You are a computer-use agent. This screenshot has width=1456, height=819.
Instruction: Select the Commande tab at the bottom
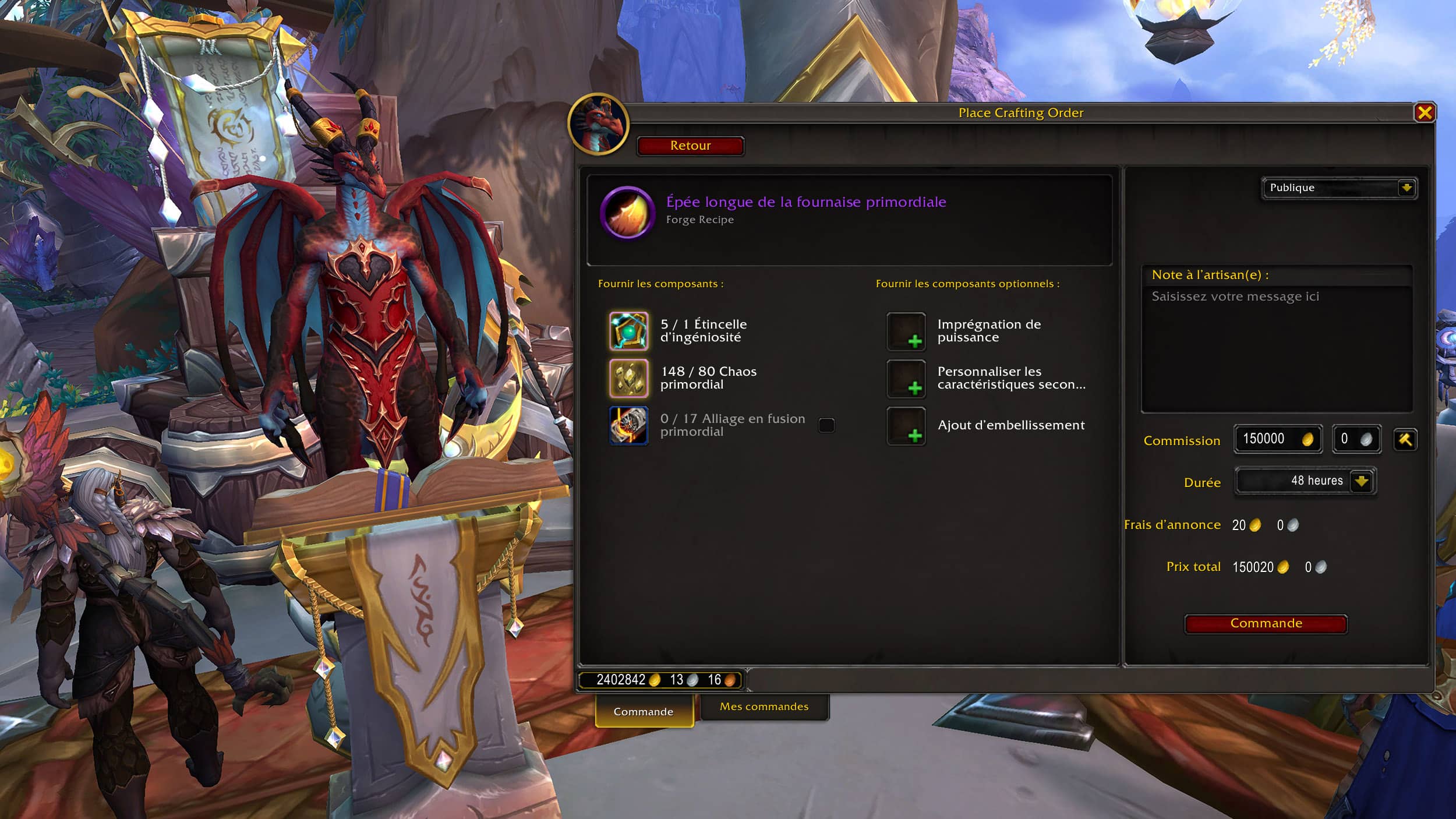point(644,711)
